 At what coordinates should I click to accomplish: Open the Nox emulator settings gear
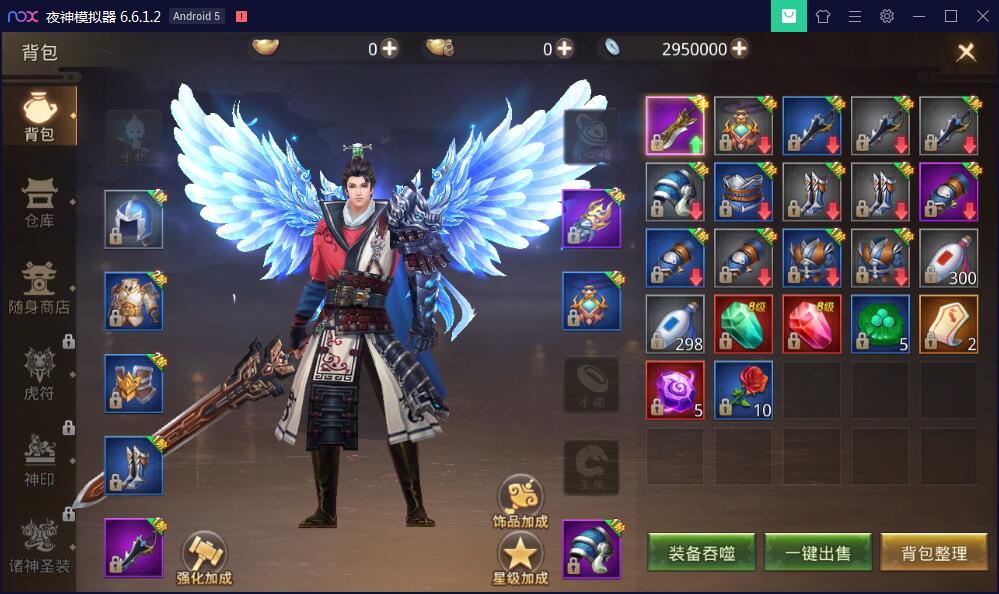pos(886,16)
